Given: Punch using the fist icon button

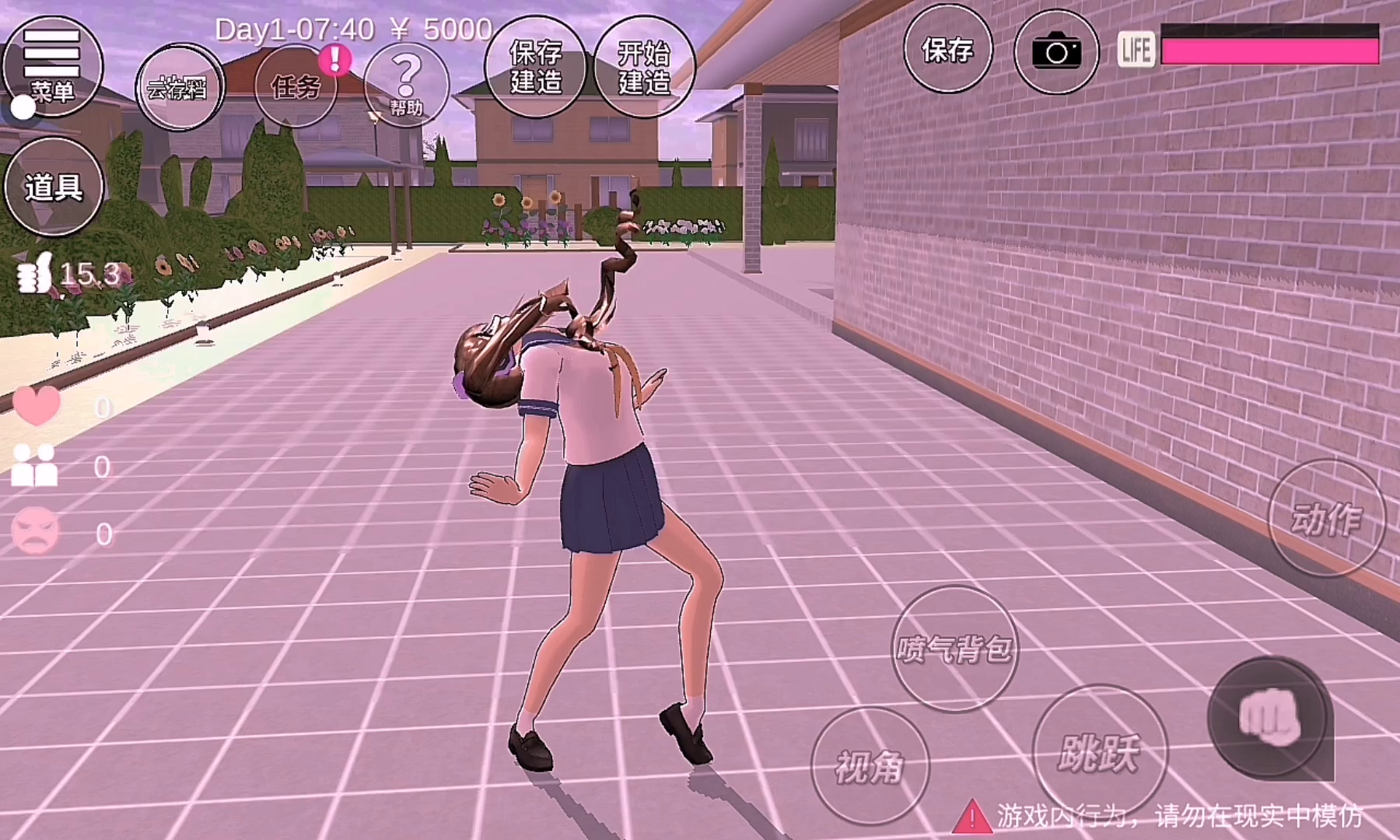Looking at the screenshot, I should (x=1269, y=717).
